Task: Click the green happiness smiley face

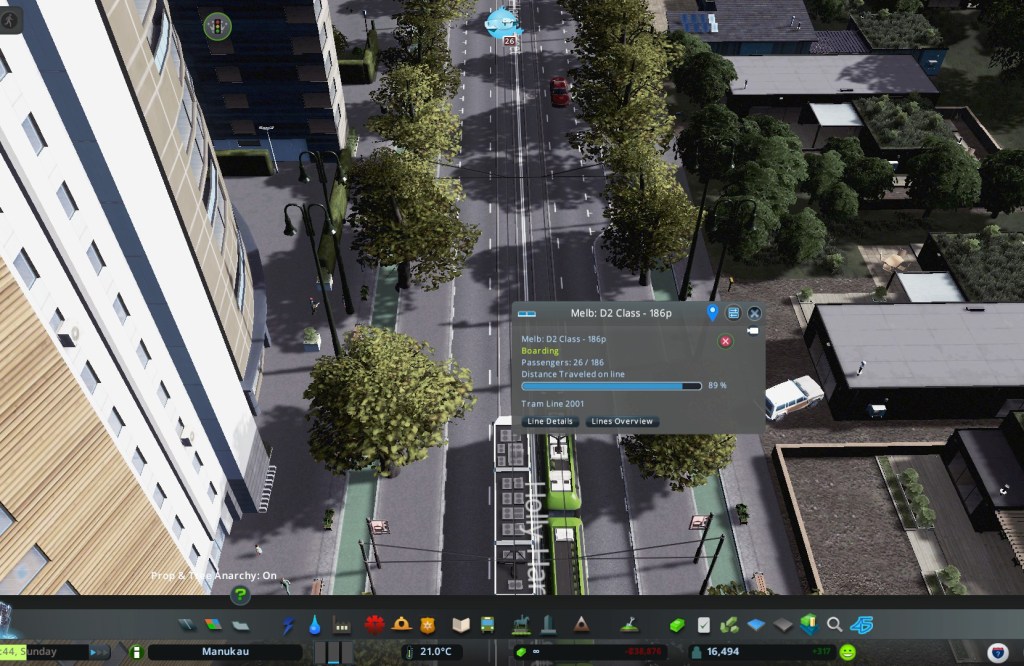Action: tap(848, 652)
